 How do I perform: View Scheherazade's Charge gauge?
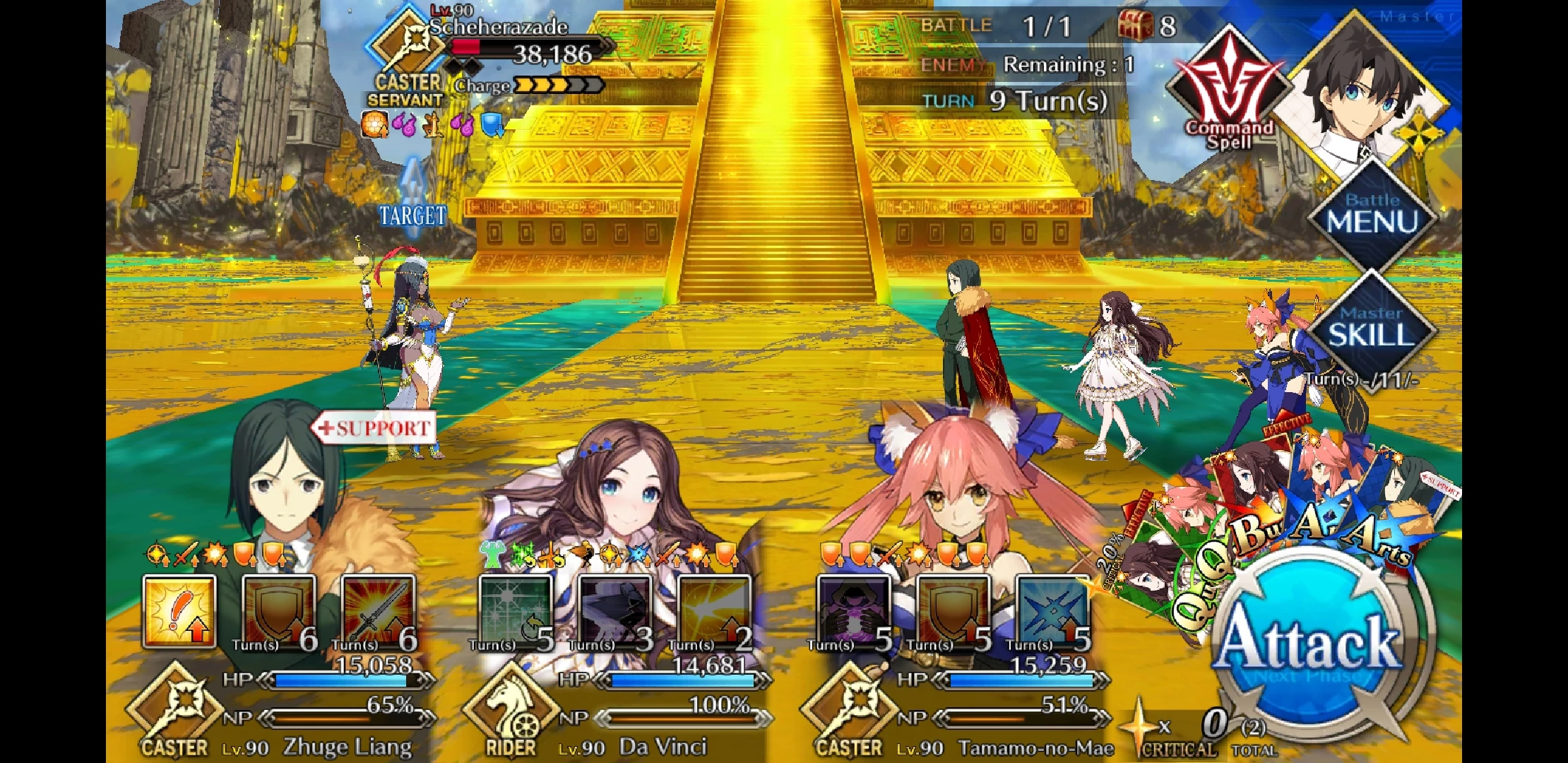[558, 85]
